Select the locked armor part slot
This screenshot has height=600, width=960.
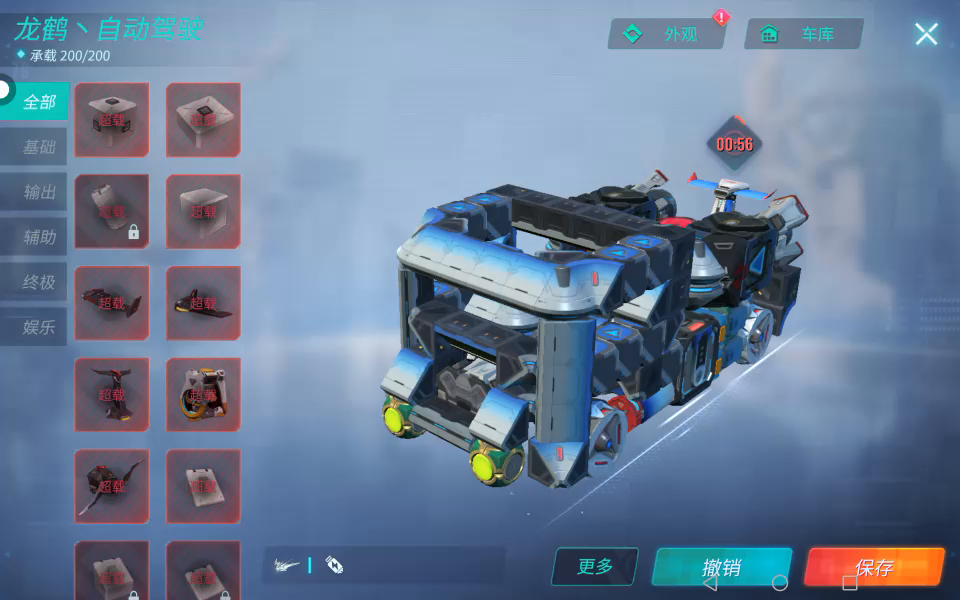(x=112, y=211)
